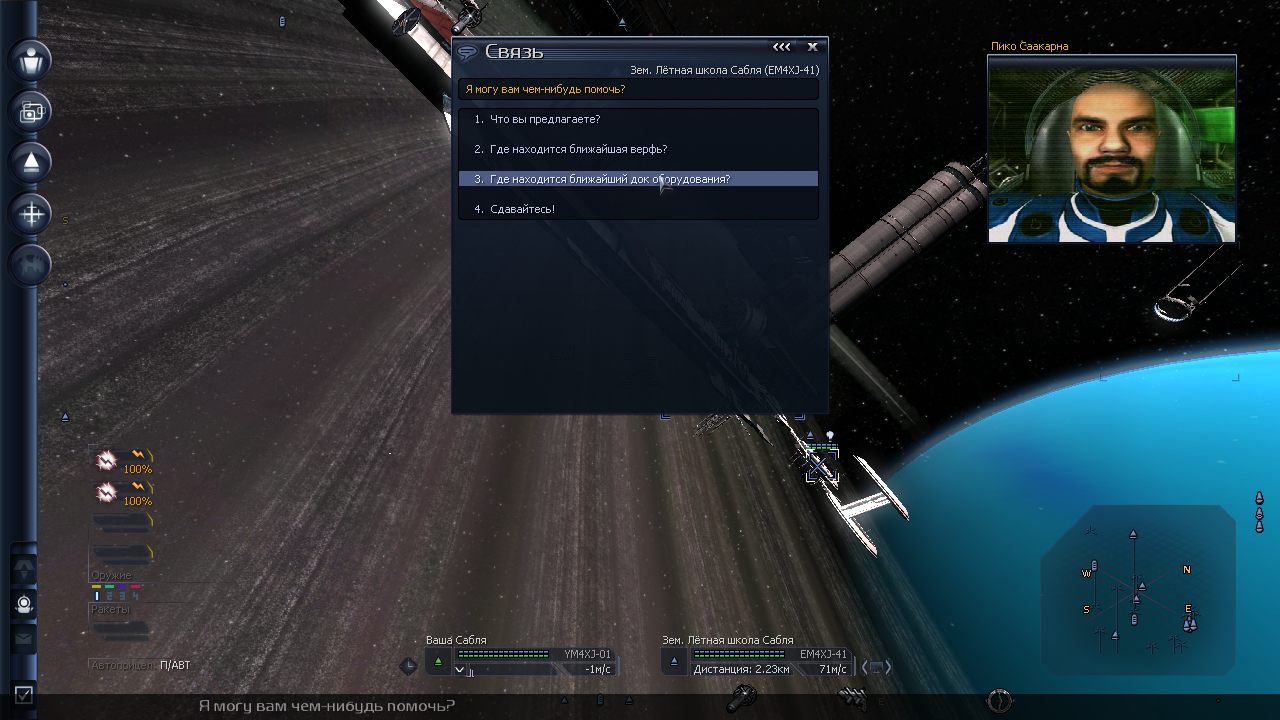Click the station docking icon on sidebar
The width and height of the screenshot is (1280, 720).
(29, 264)
